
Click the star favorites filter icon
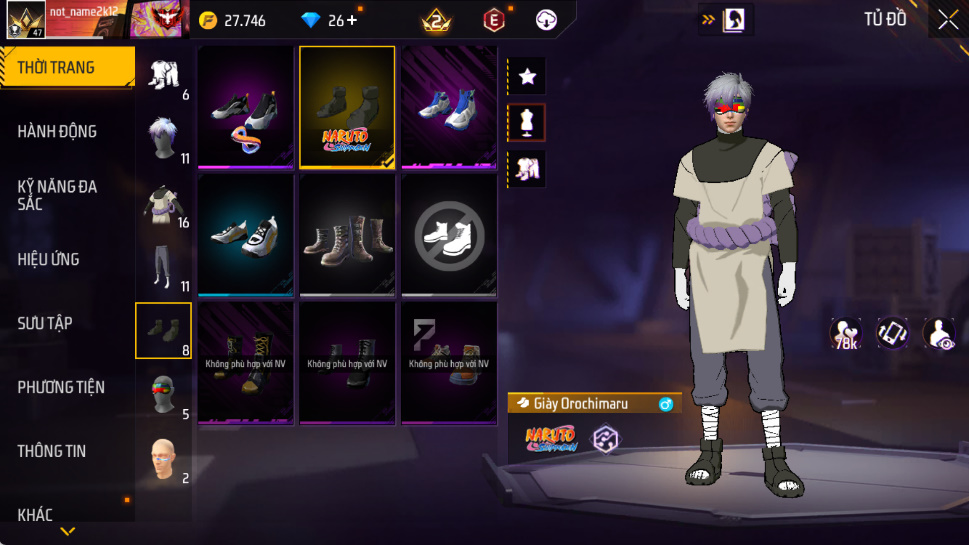(527, 75)
